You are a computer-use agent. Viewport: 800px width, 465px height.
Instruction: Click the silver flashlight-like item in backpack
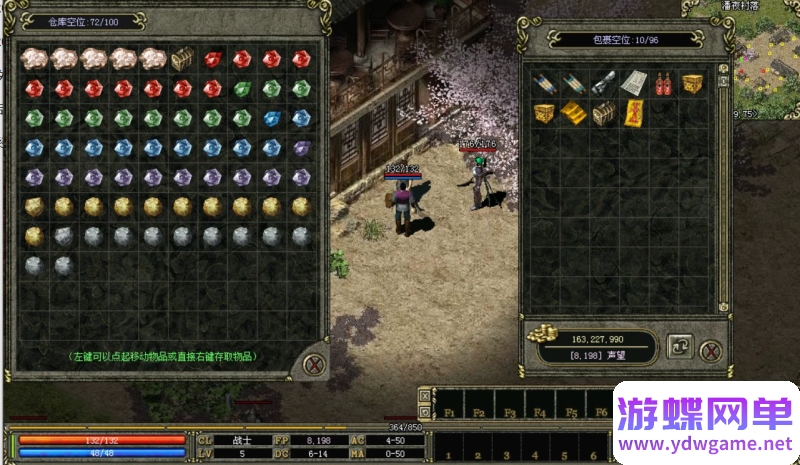tap(602, 84)
